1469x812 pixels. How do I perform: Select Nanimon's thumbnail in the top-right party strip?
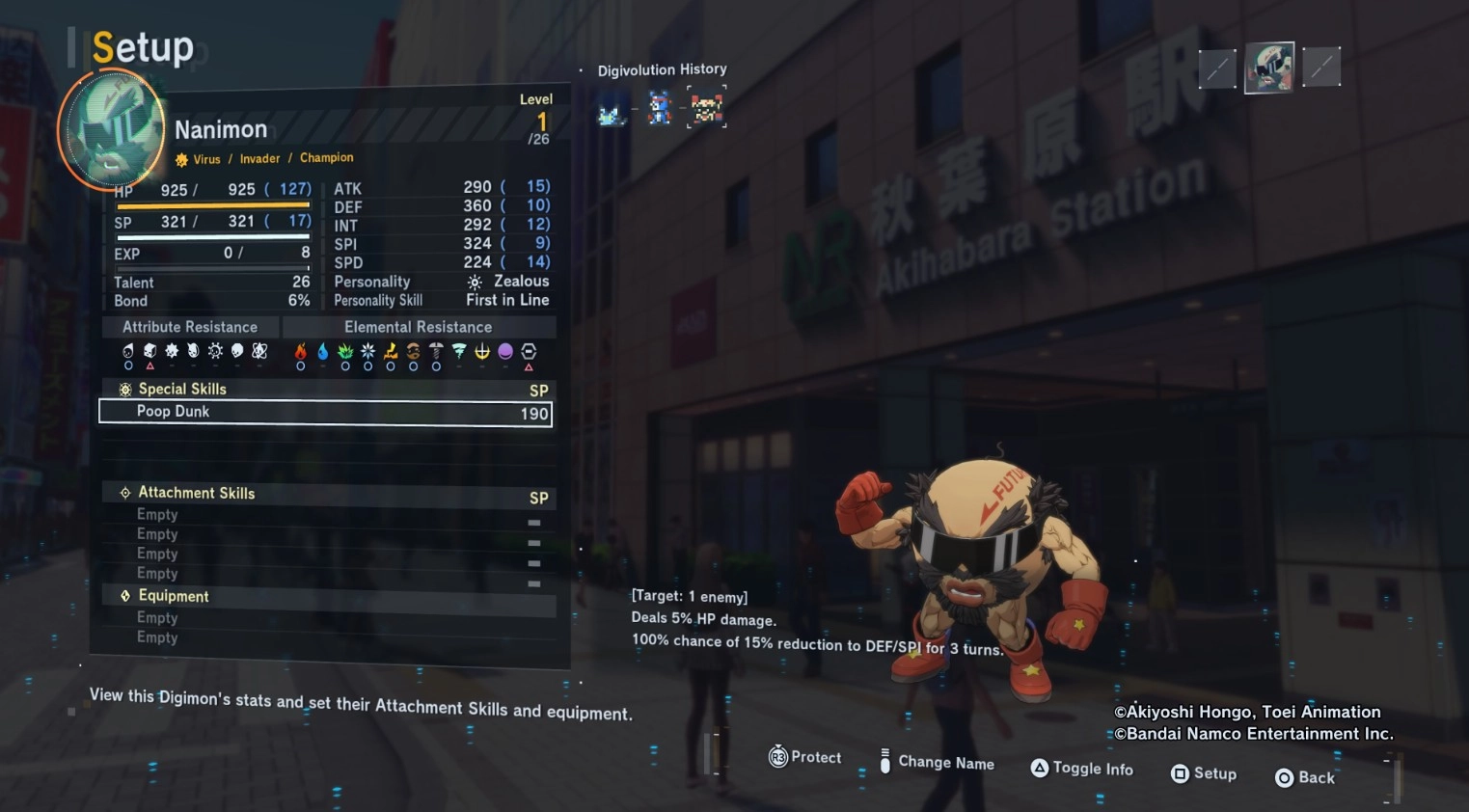1268,68
